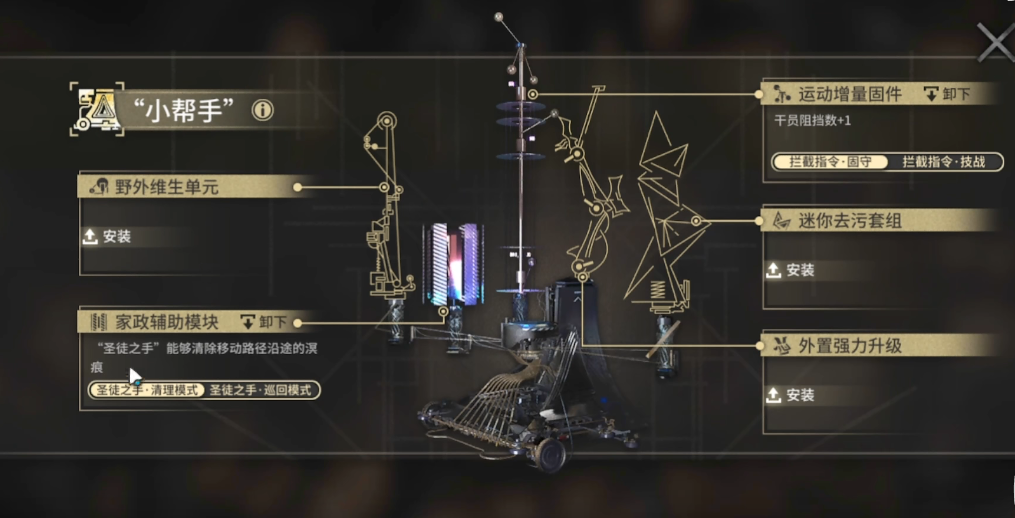
Task: Uninstall the 运动增量固件 firmware
Action: pyautogui.click(x=947, y=94)
